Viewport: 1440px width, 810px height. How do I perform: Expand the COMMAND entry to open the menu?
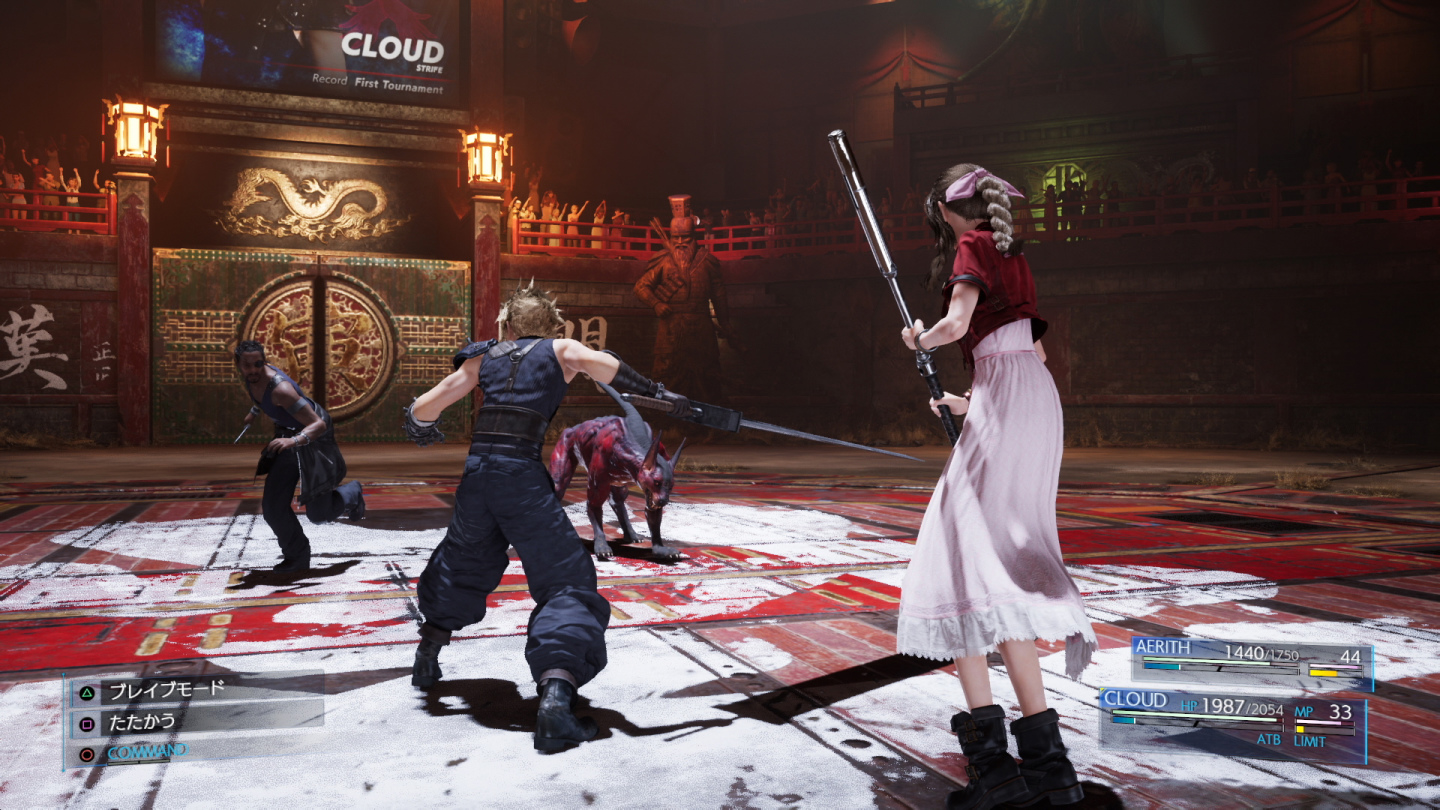click(x=150, y=750)
